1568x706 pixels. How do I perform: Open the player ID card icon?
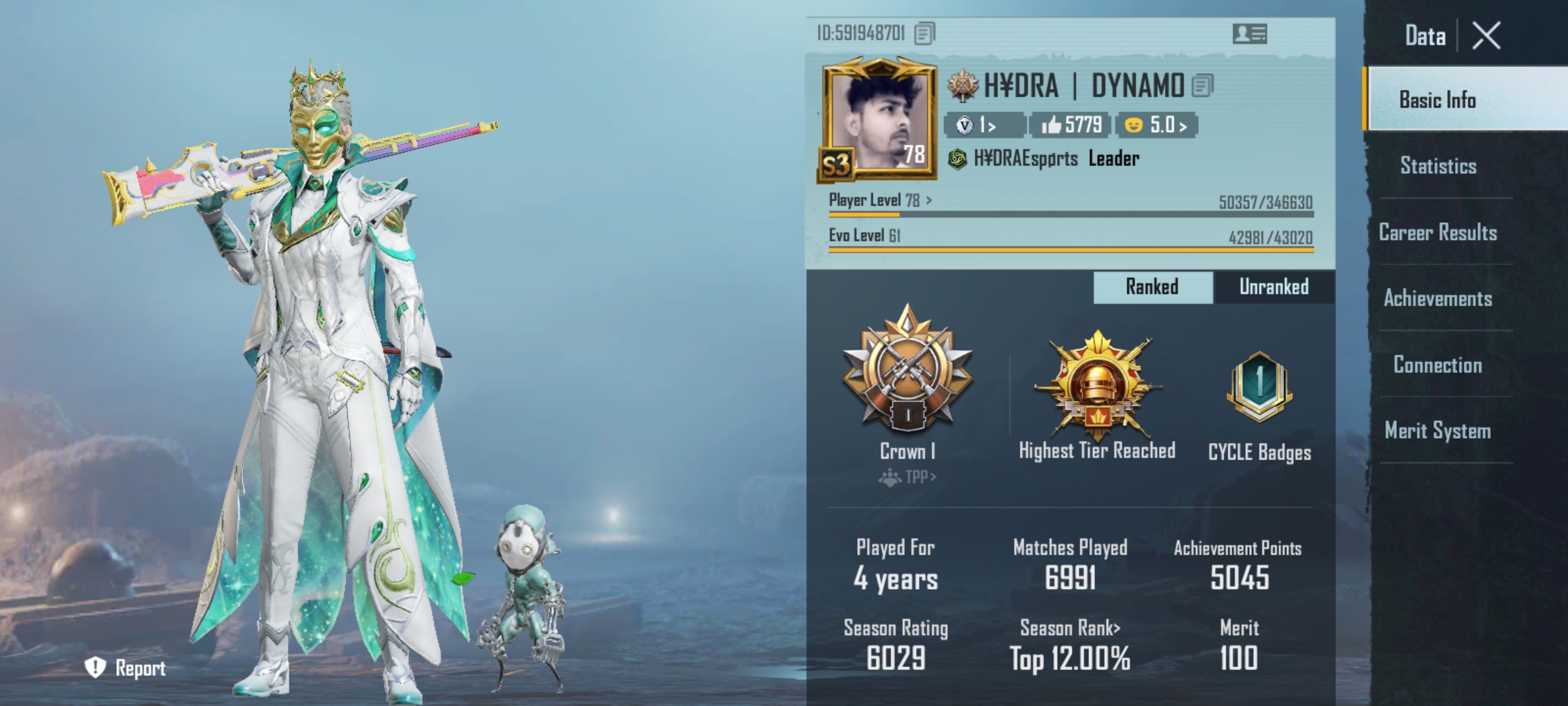pos(1249,34)
